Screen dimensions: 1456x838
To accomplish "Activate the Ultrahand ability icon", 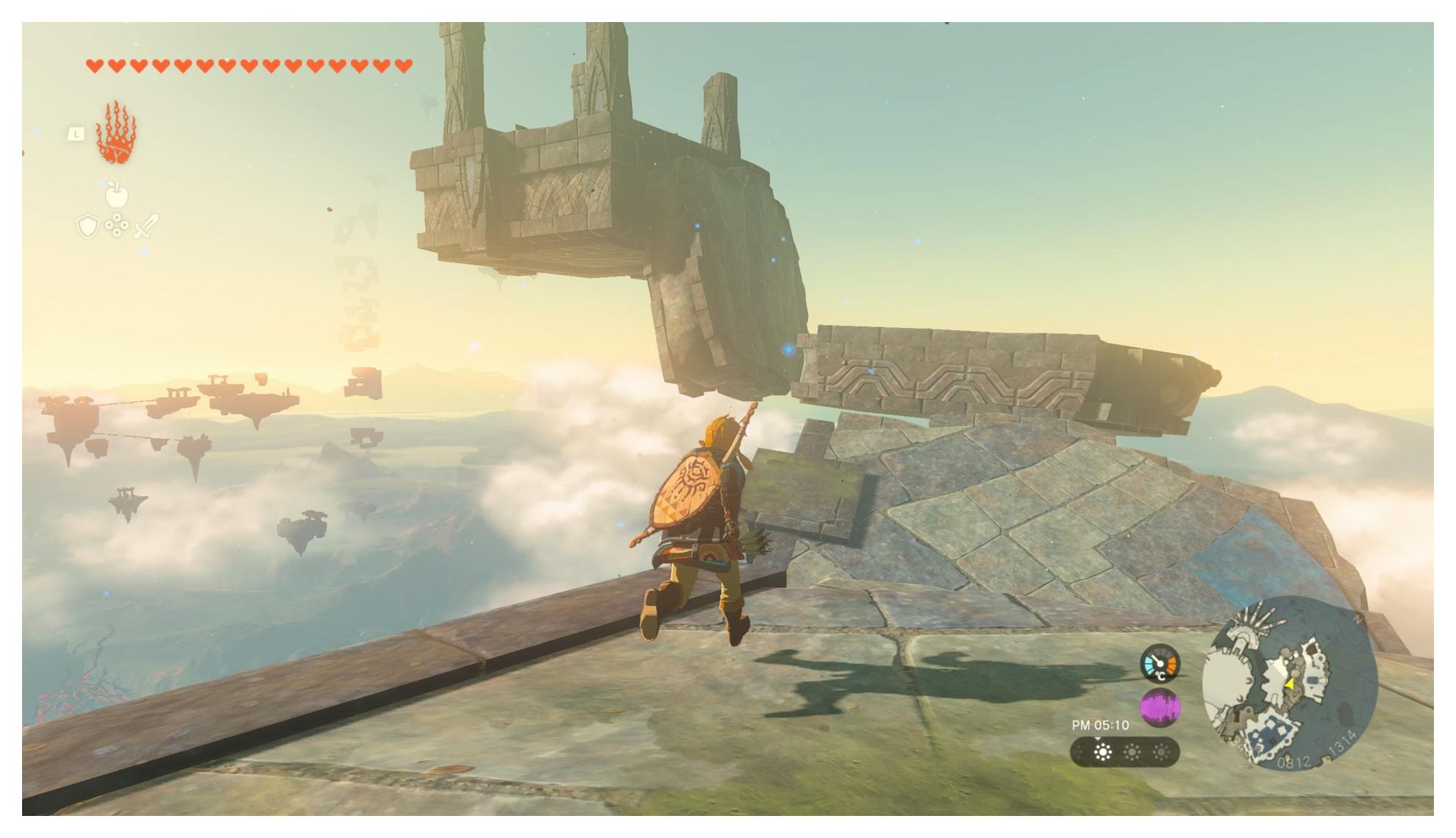I will [116, 134].
